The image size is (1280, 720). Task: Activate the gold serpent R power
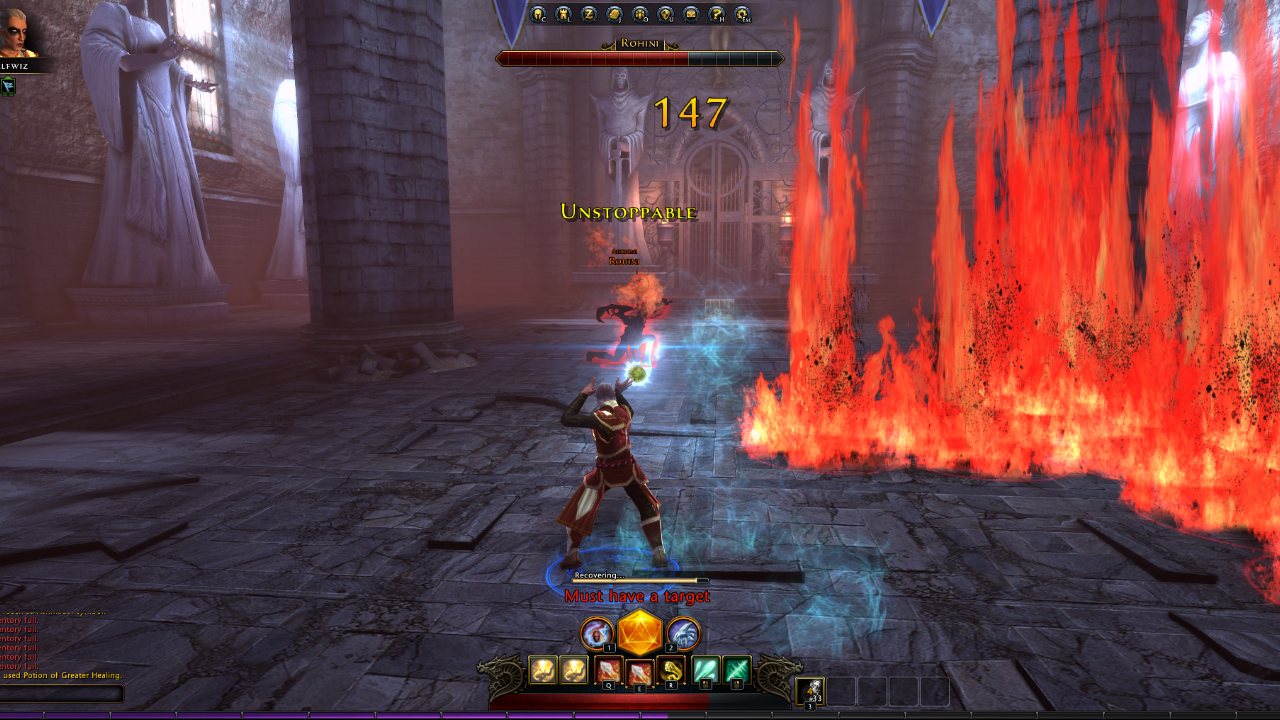(x=671, y=669)
